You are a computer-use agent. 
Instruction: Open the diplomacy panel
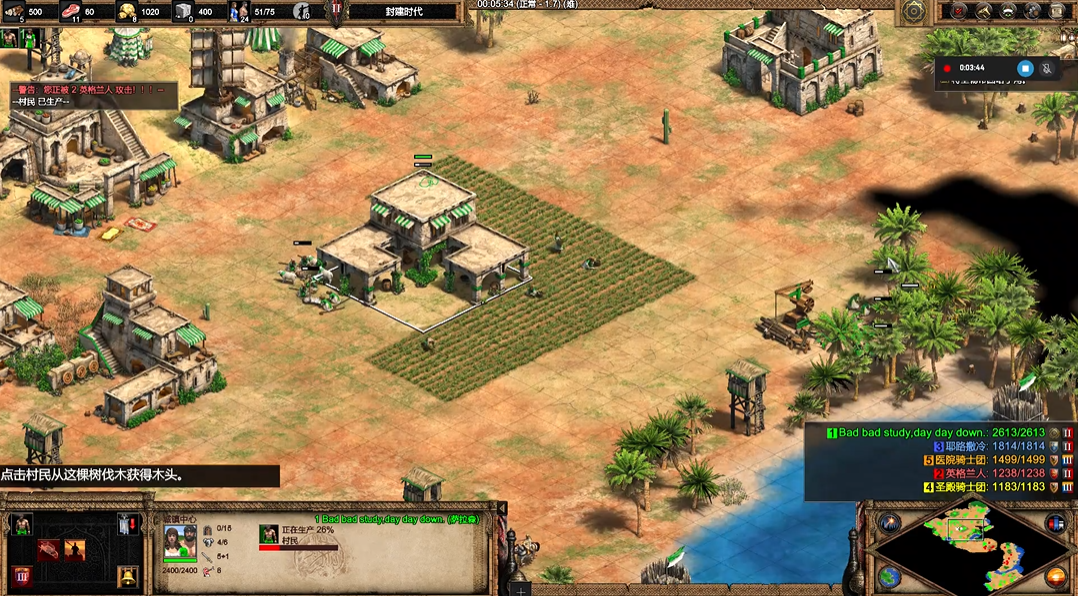(x=1009, y=11)
